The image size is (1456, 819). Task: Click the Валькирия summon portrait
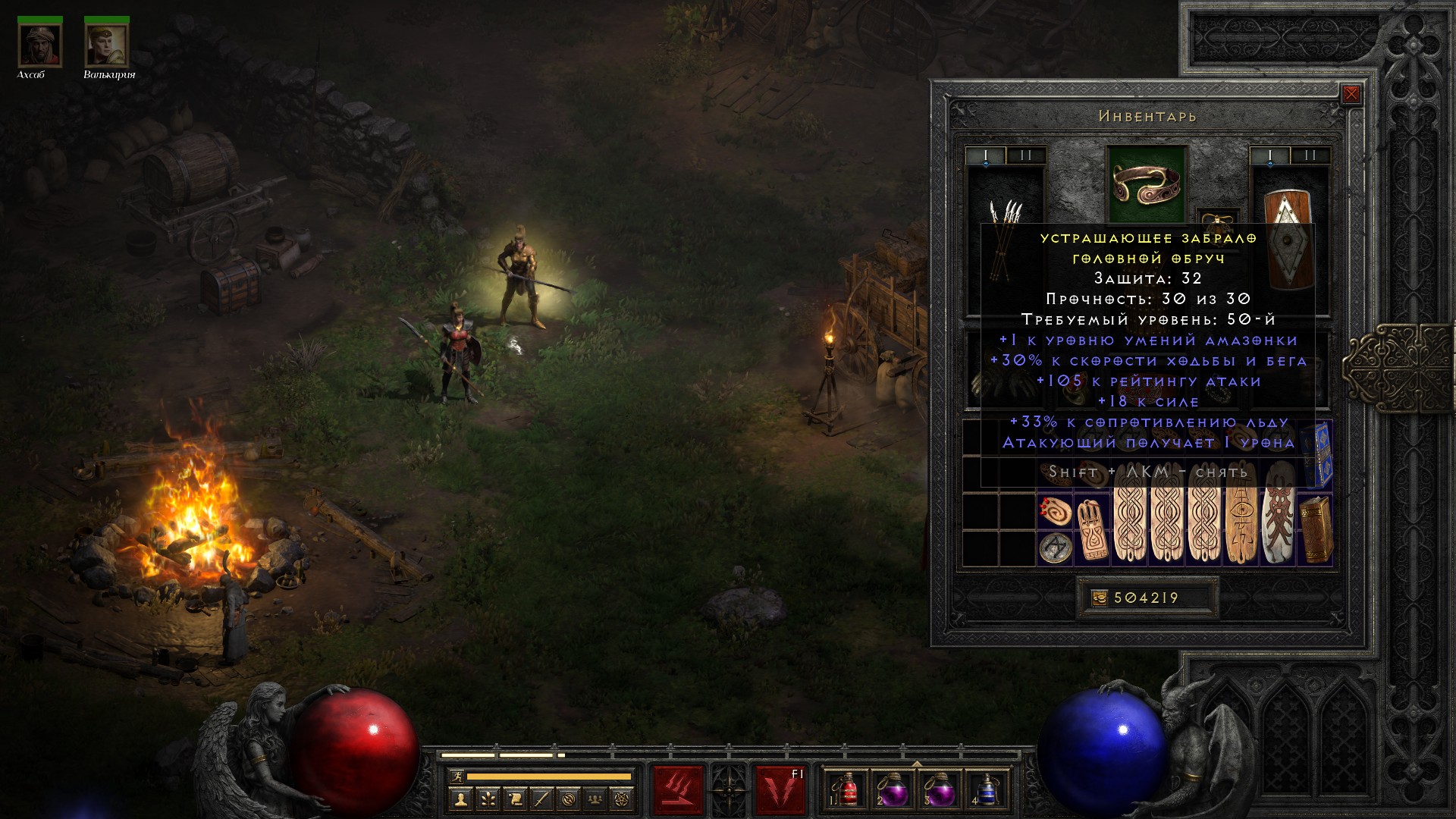(x=107, y=45)
